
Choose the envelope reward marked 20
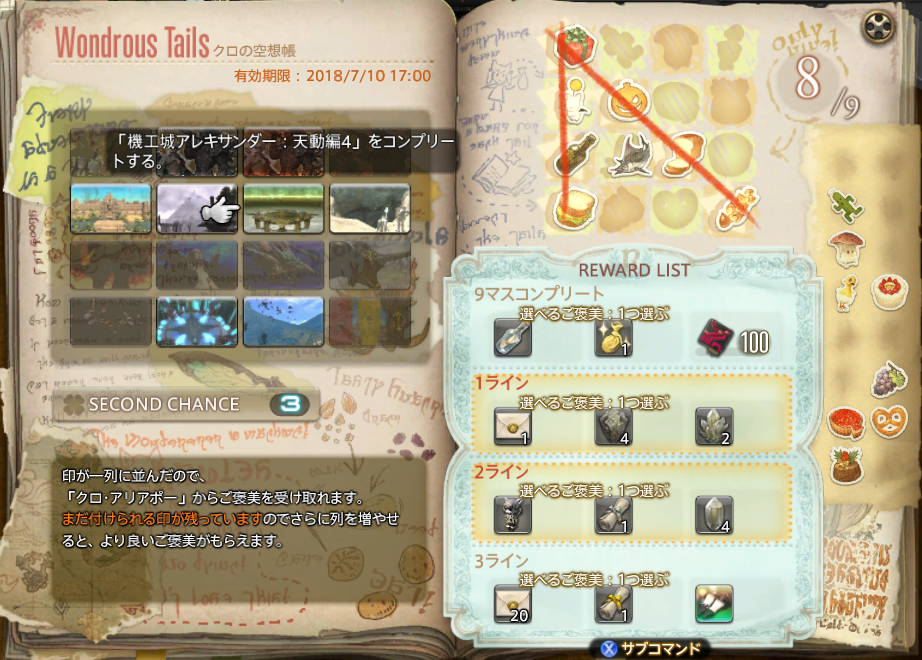513,603
